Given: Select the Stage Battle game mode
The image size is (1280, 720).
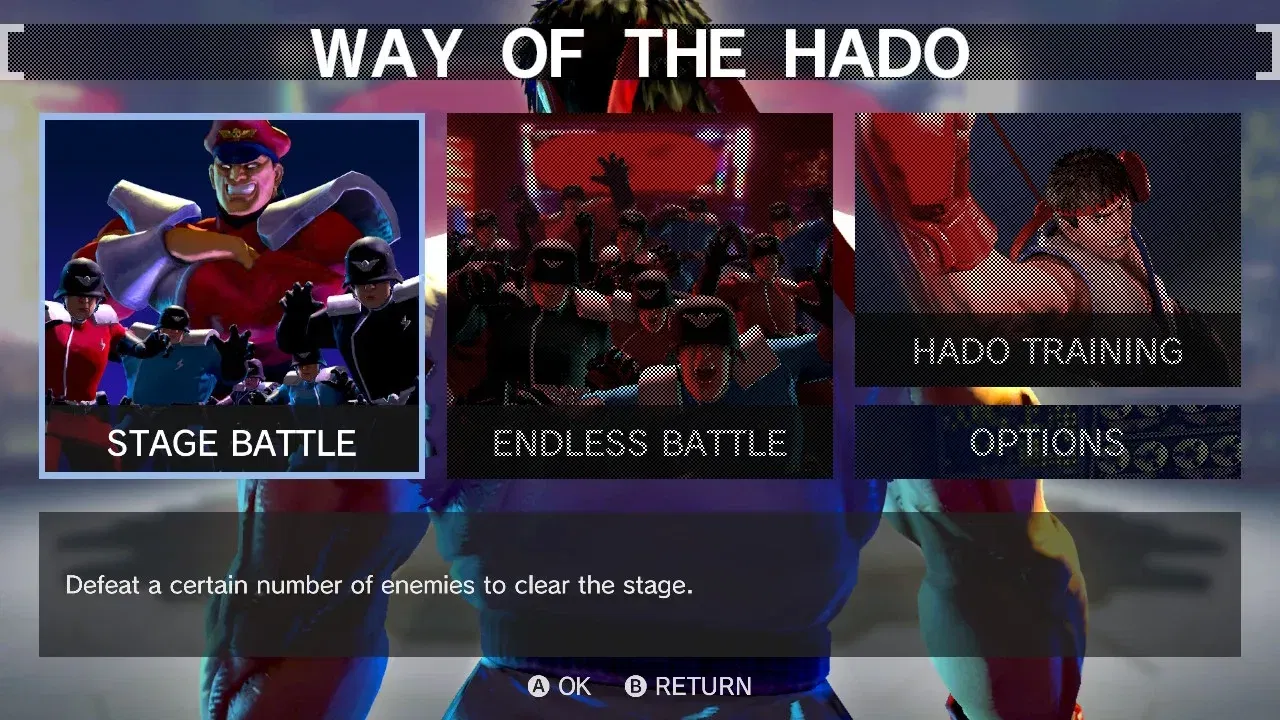Looking at the screenshot, I should coord(232,295).
